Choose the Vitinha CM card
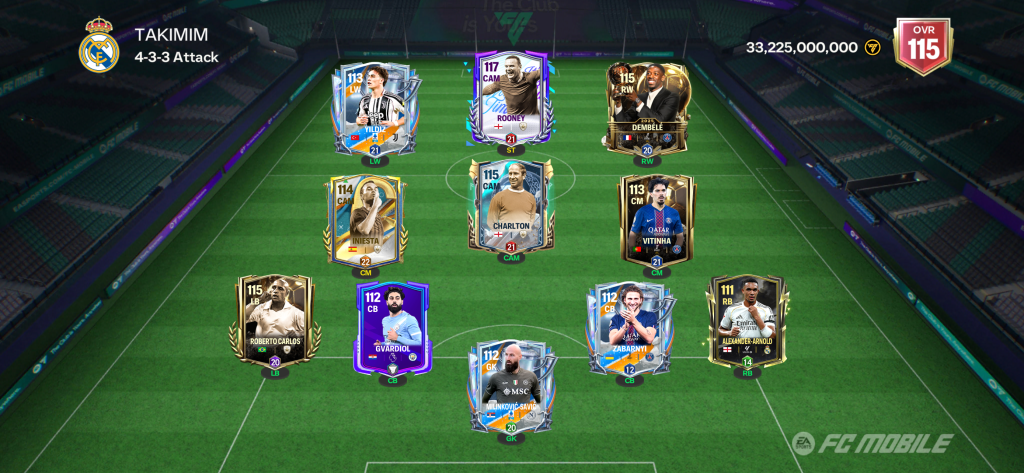Image resolution: width=1024 pixels, height=473 pixels. point(657,220)
